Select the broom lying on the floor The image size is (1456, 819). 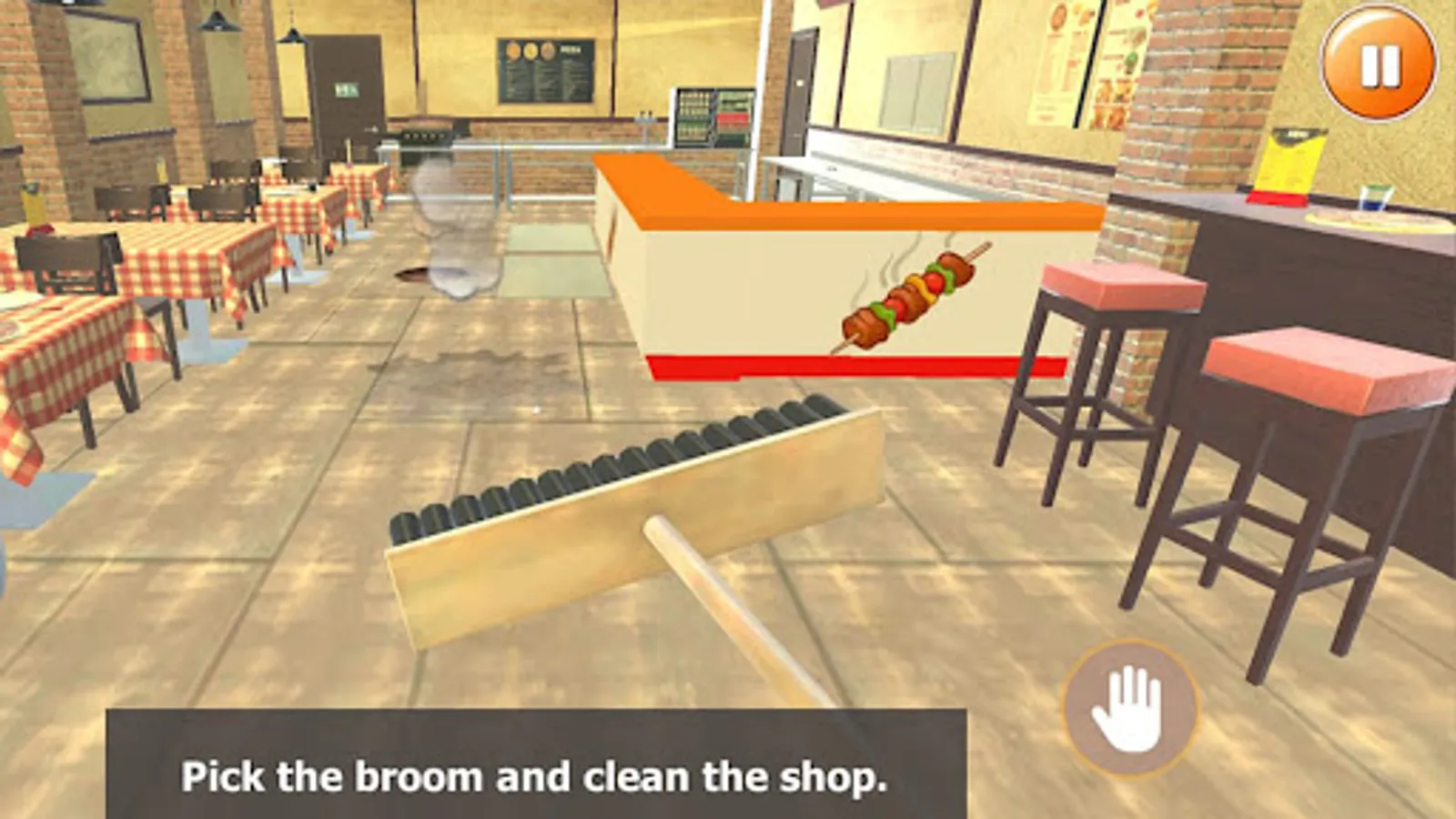637,510
